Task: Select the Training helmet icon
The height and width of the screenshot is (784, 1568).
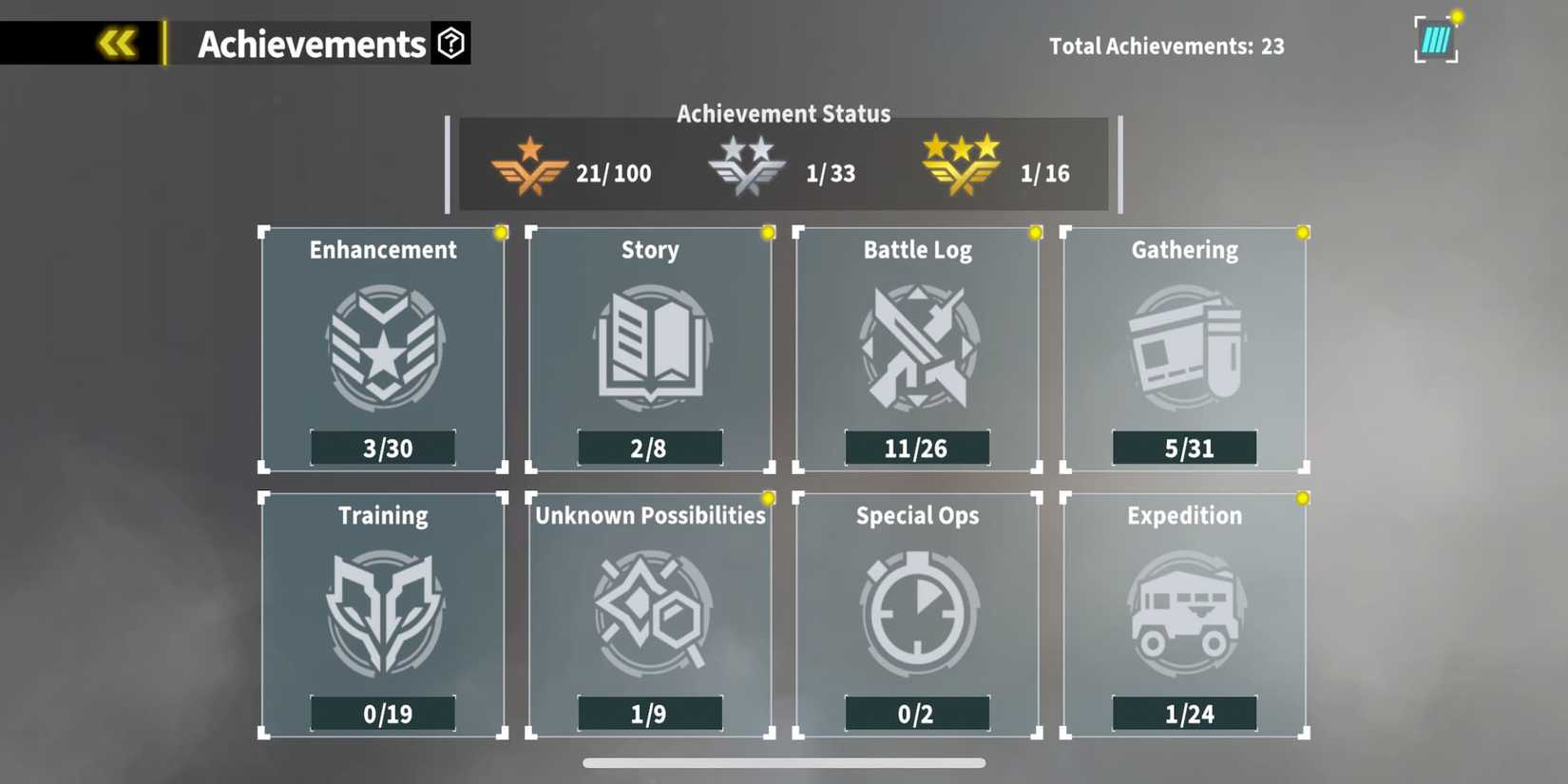Action: click(382, 613)
